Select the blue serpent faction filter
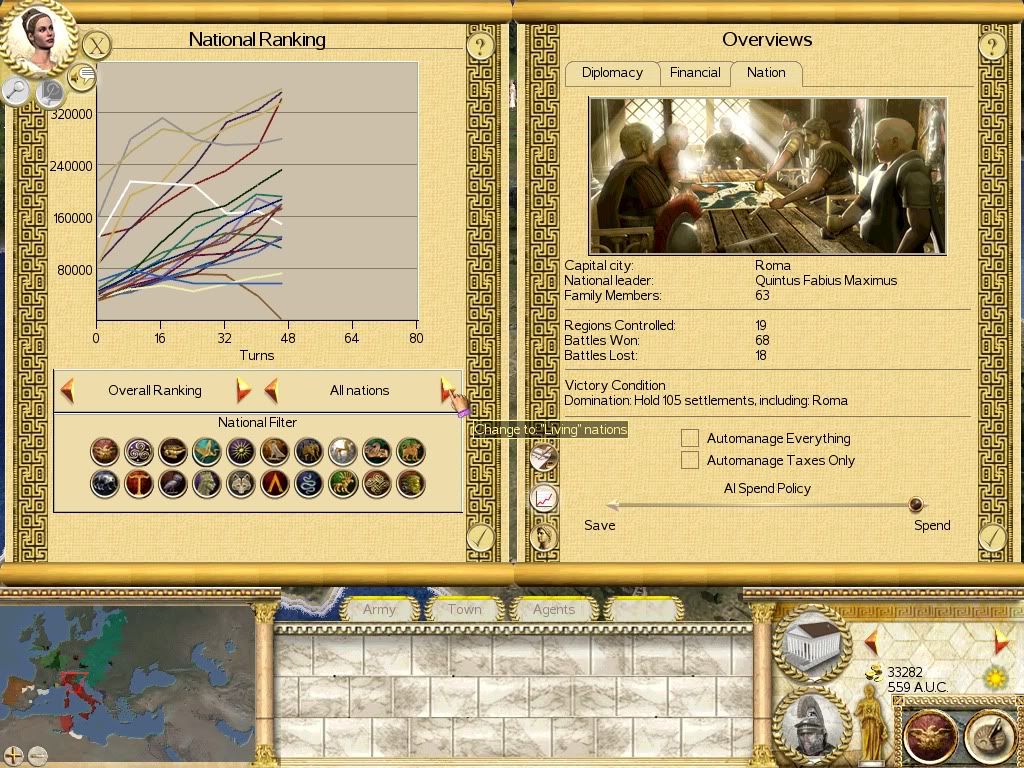Viewport: 1024px width, 768px height. (309, 485)
